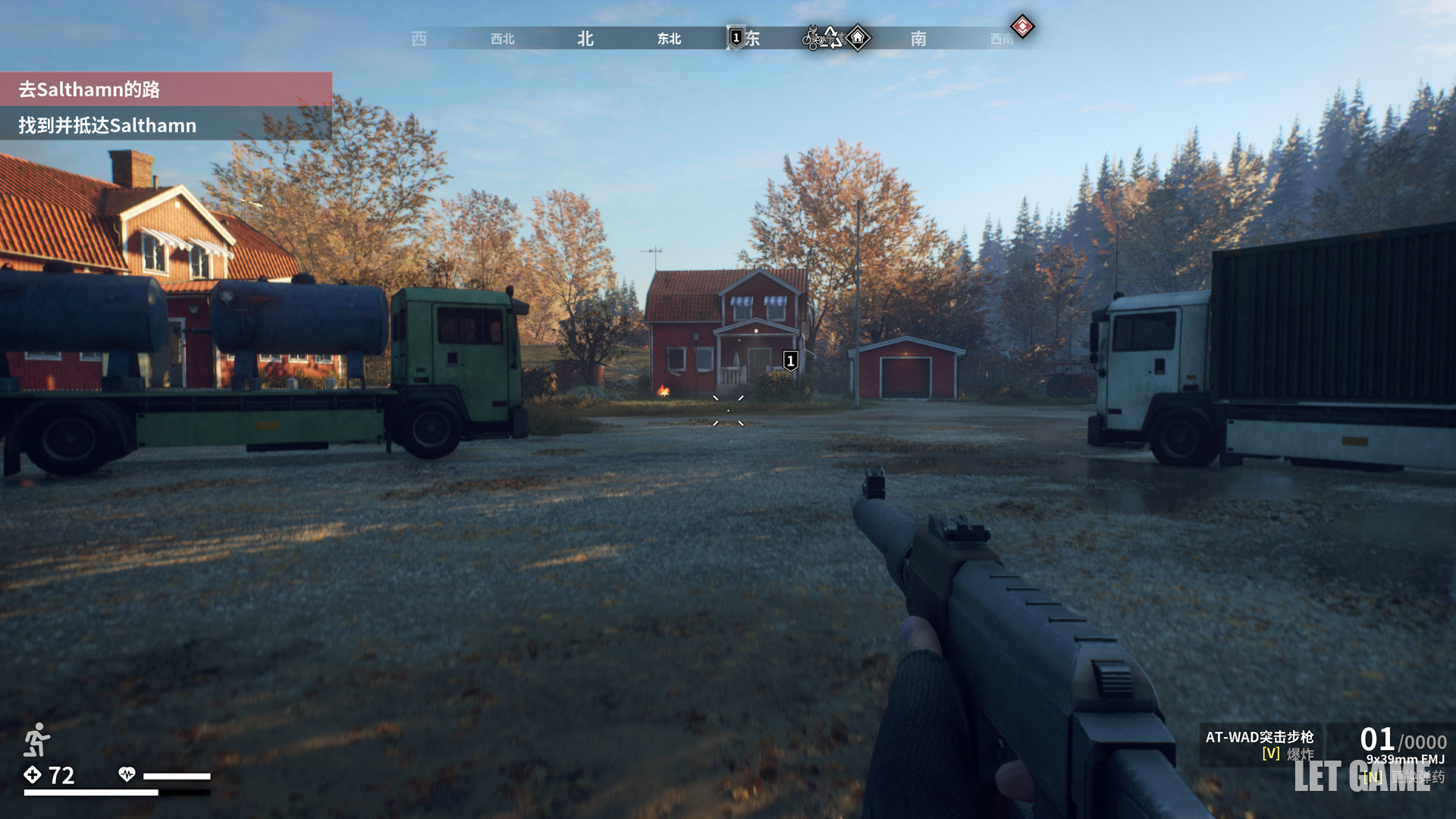Click the running stance indicator icon

click(x=36, y=739)
